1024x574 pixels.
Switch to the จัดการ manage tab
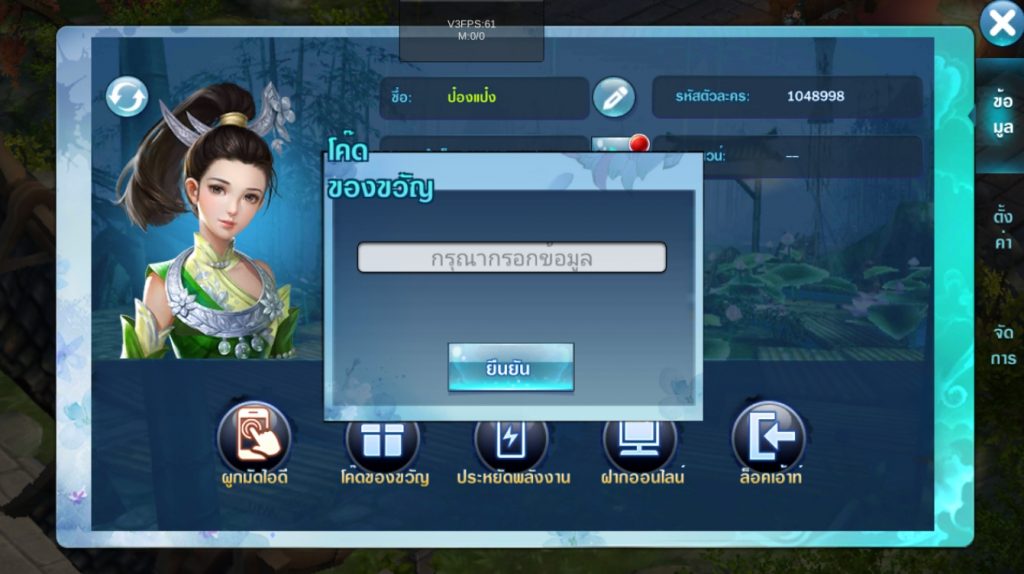(x=1001, y=345)
